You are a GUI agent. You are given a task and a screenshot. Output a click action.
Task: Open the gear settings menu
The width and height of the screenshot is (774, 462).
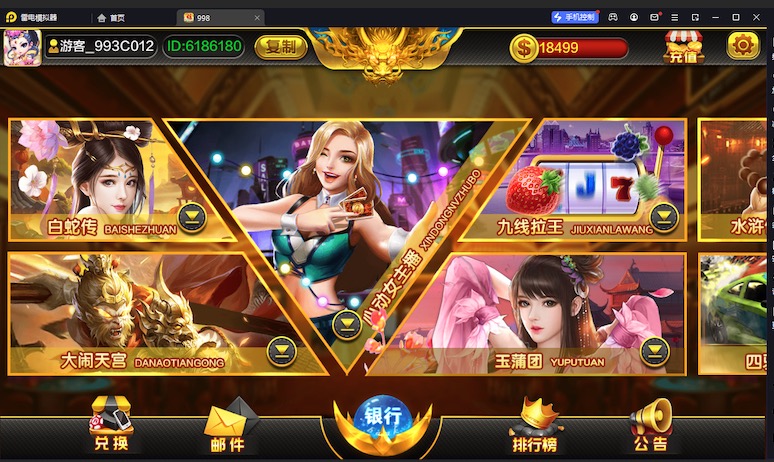tap(743, 45)
